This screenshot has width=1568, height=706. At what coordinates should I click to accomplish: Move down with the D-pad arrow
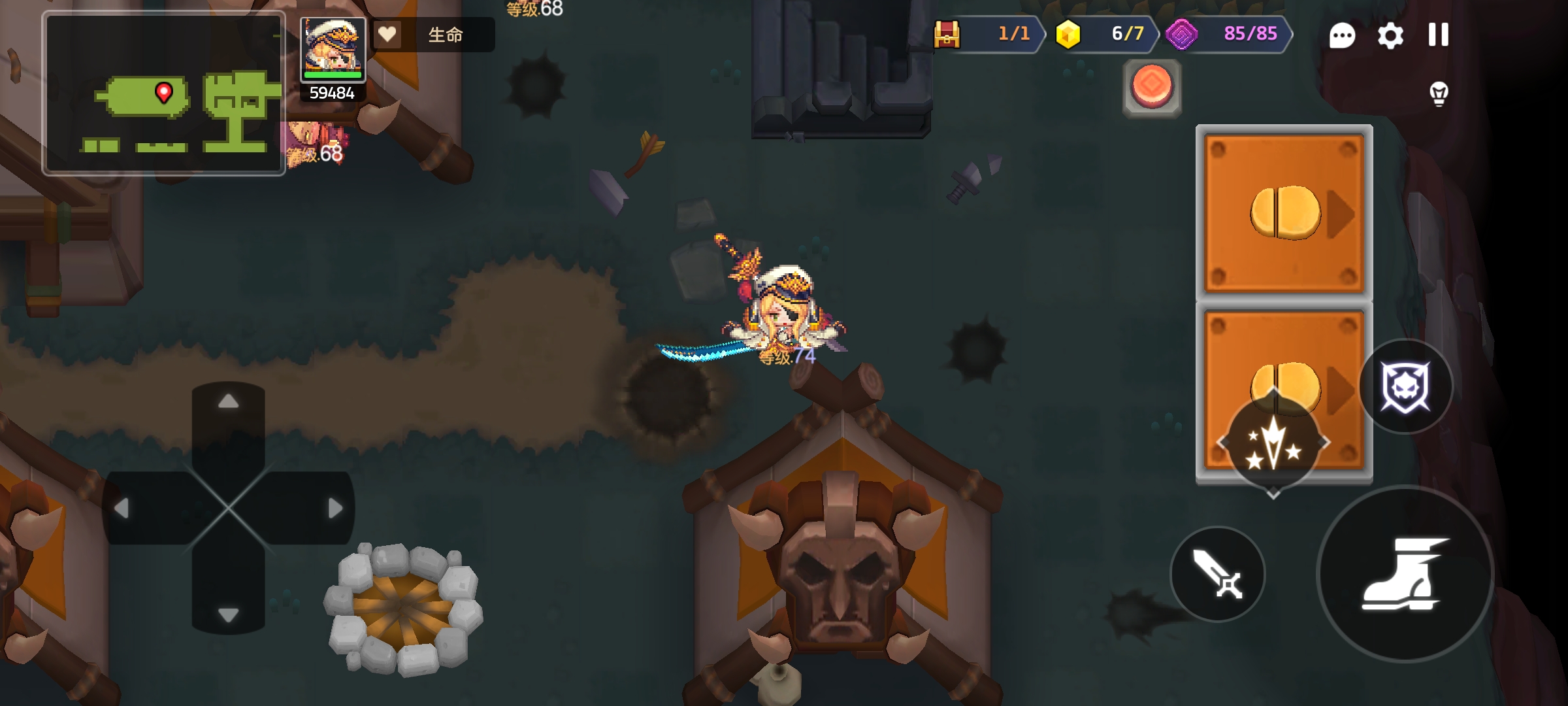click(228, 614)
